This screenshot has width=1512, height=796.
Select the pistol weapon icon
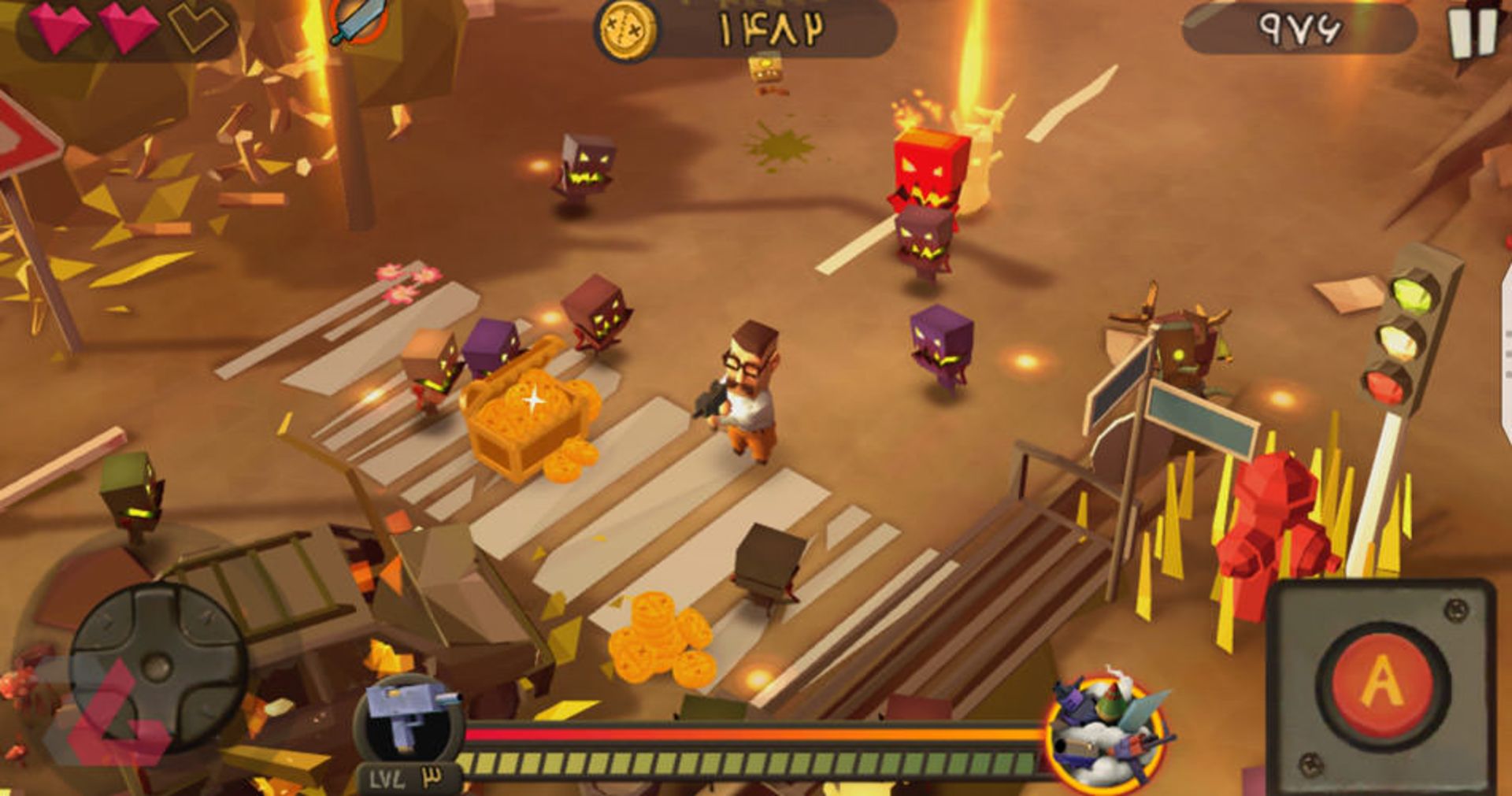pos(408,718)
